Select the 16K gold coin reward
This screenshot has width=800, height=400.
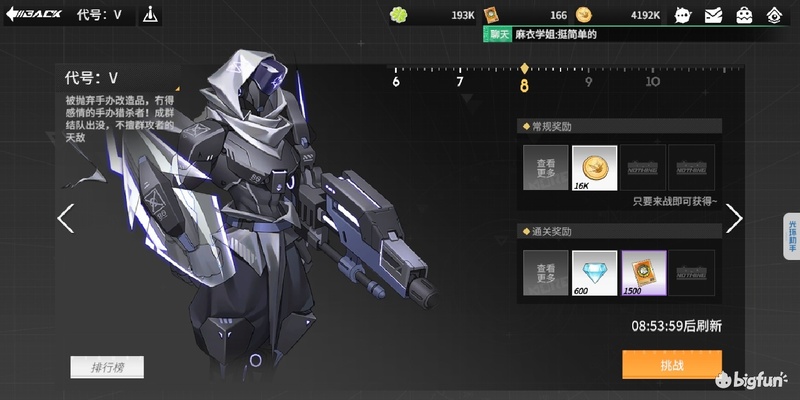594,168
